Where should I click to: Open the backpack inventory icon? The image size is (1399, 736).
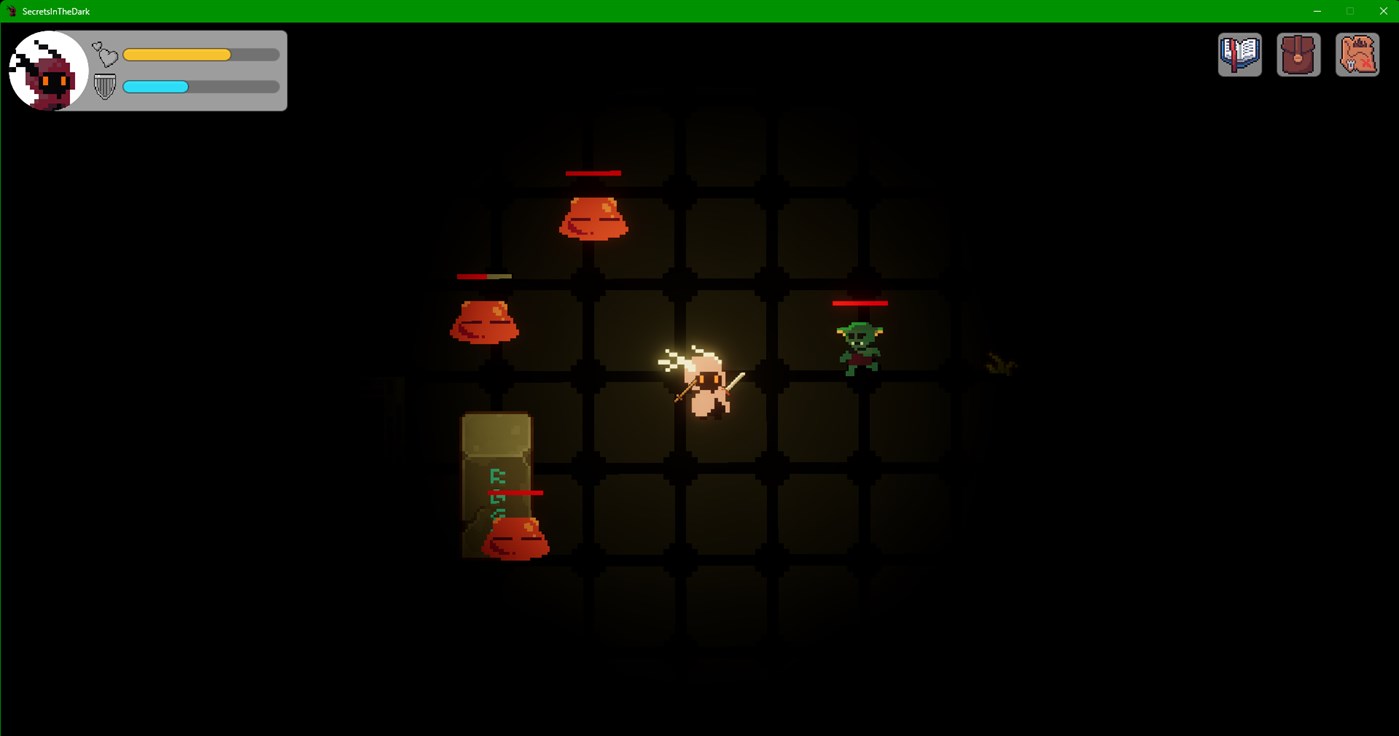[x=1297, y=54]
